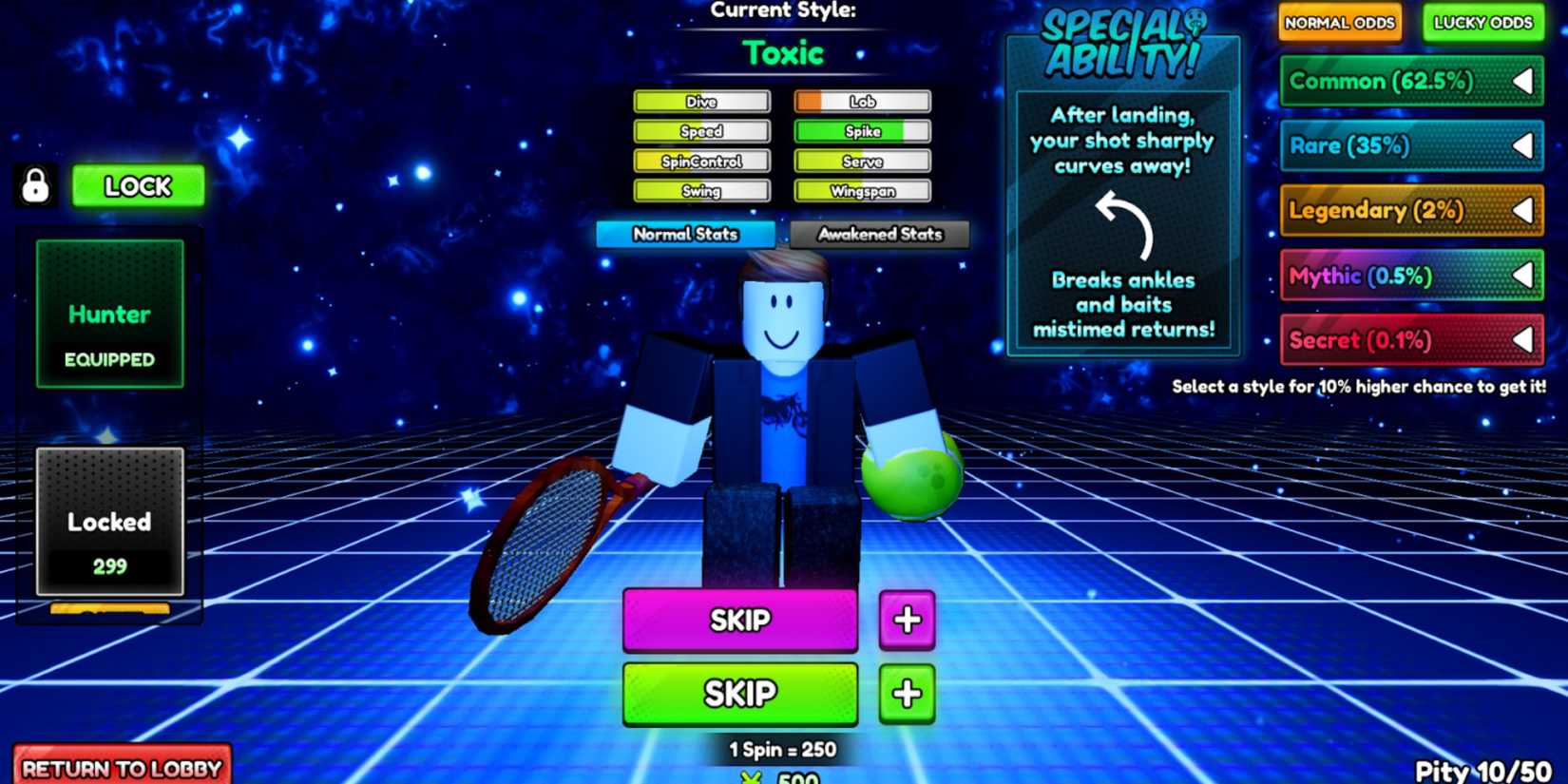This screenshot has width=1568, height=784.
Task: Click the Spike stat bar
Action: click(x=860, y=131)
